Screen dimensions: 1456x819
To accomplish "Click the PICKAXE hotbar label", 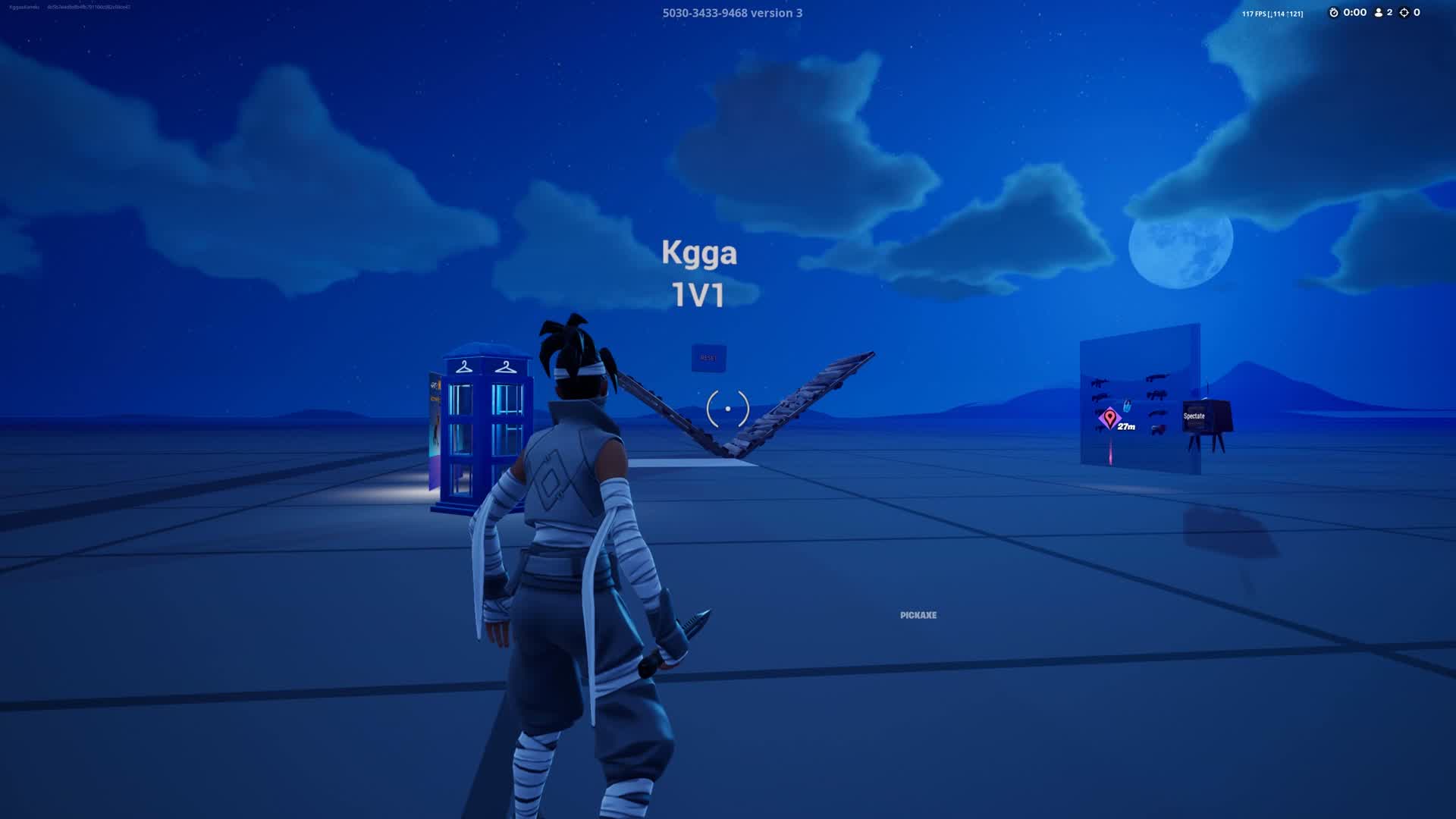I will pyautogui.click(x=918, y=616).
